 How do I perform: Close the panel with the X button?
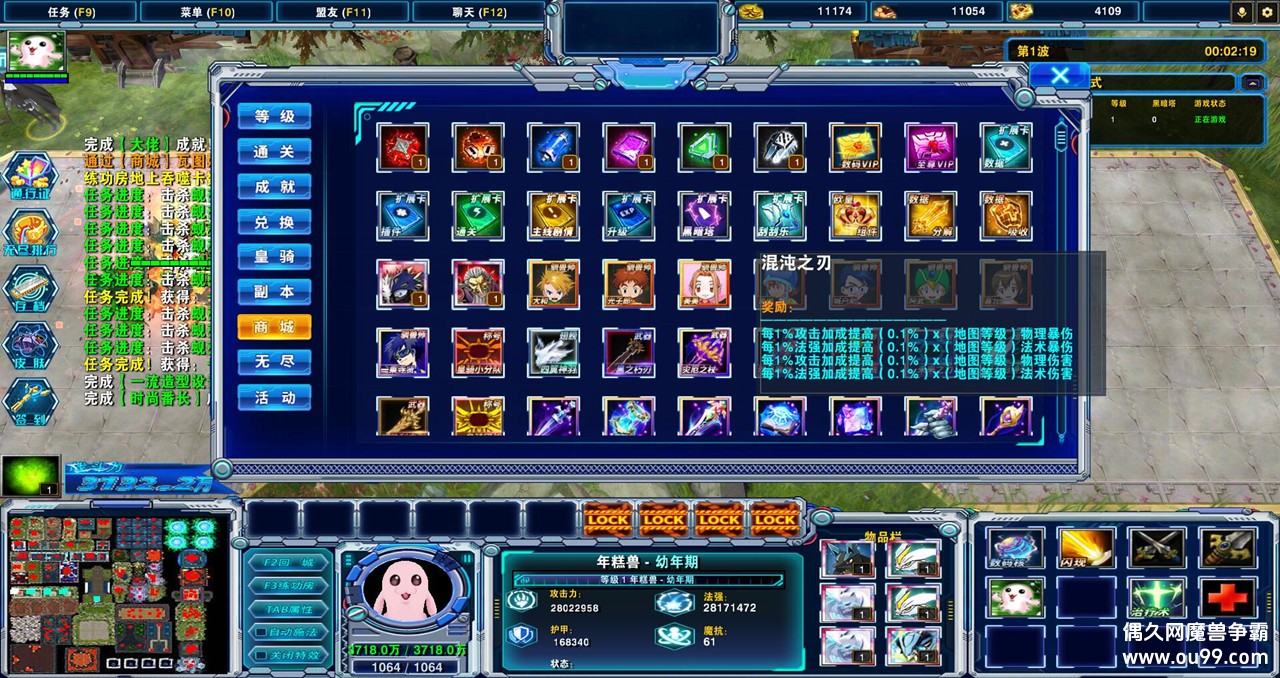[x=1060, y=76]
